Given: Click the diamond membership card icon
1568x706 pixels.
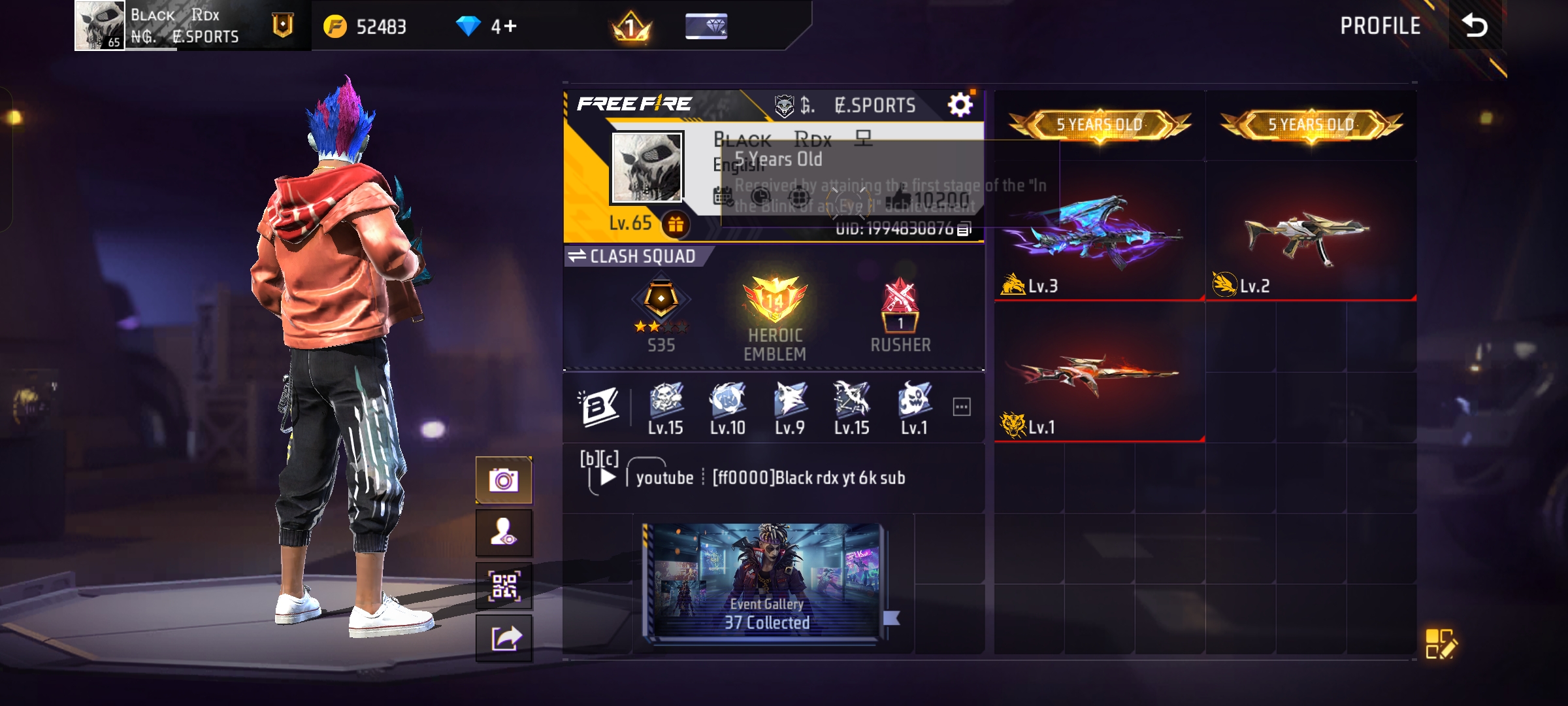Looking at the screenshot, I should (706, 26).
